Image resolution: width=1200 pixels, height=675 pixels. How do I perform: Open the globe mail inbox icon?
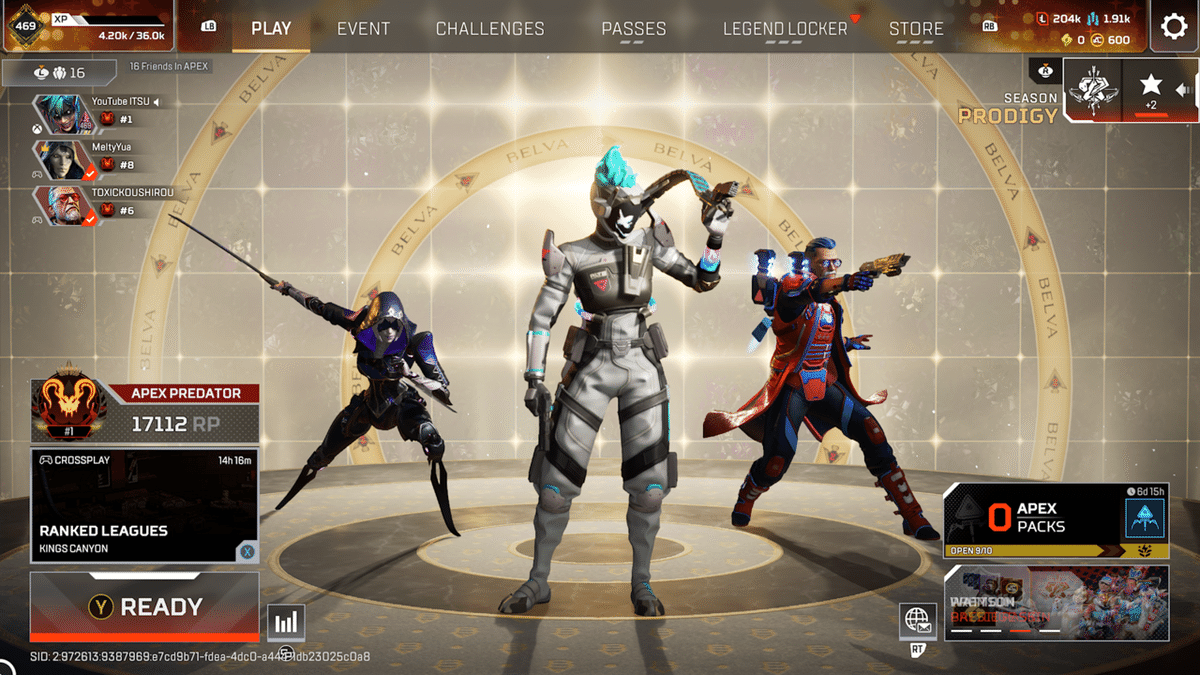[x=917, y=621]
